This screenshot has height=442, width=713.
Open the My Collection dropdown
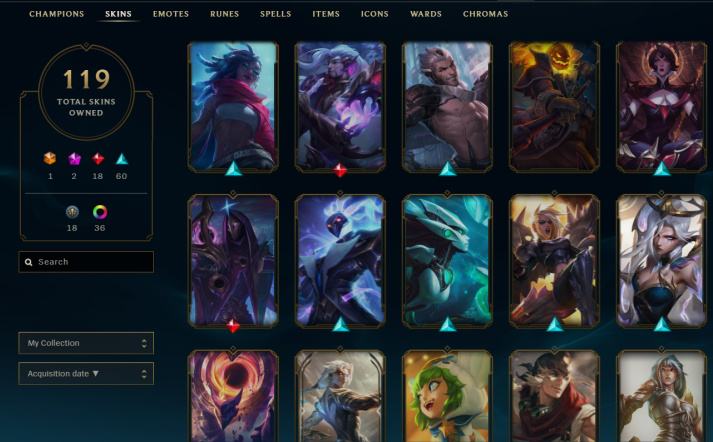click(x=86, y=343)
